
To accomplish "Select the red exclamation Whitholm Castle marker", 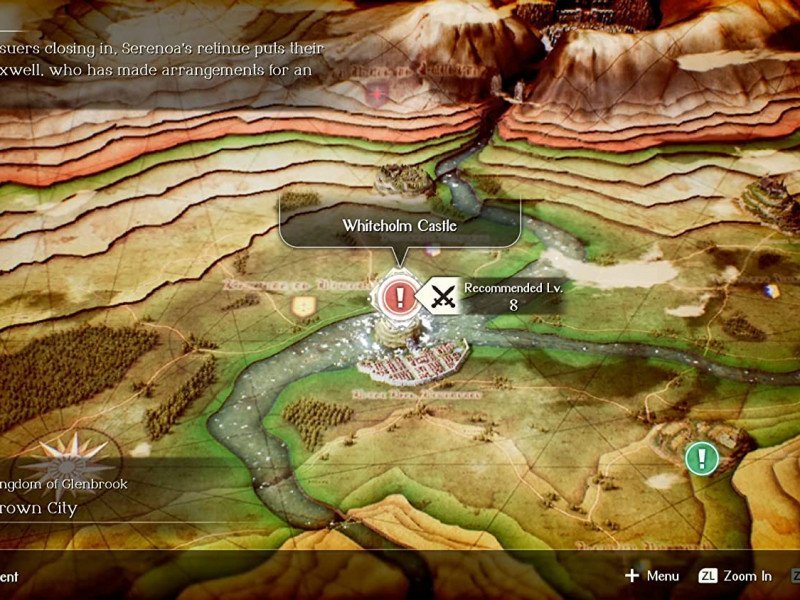I will point(400,296).
